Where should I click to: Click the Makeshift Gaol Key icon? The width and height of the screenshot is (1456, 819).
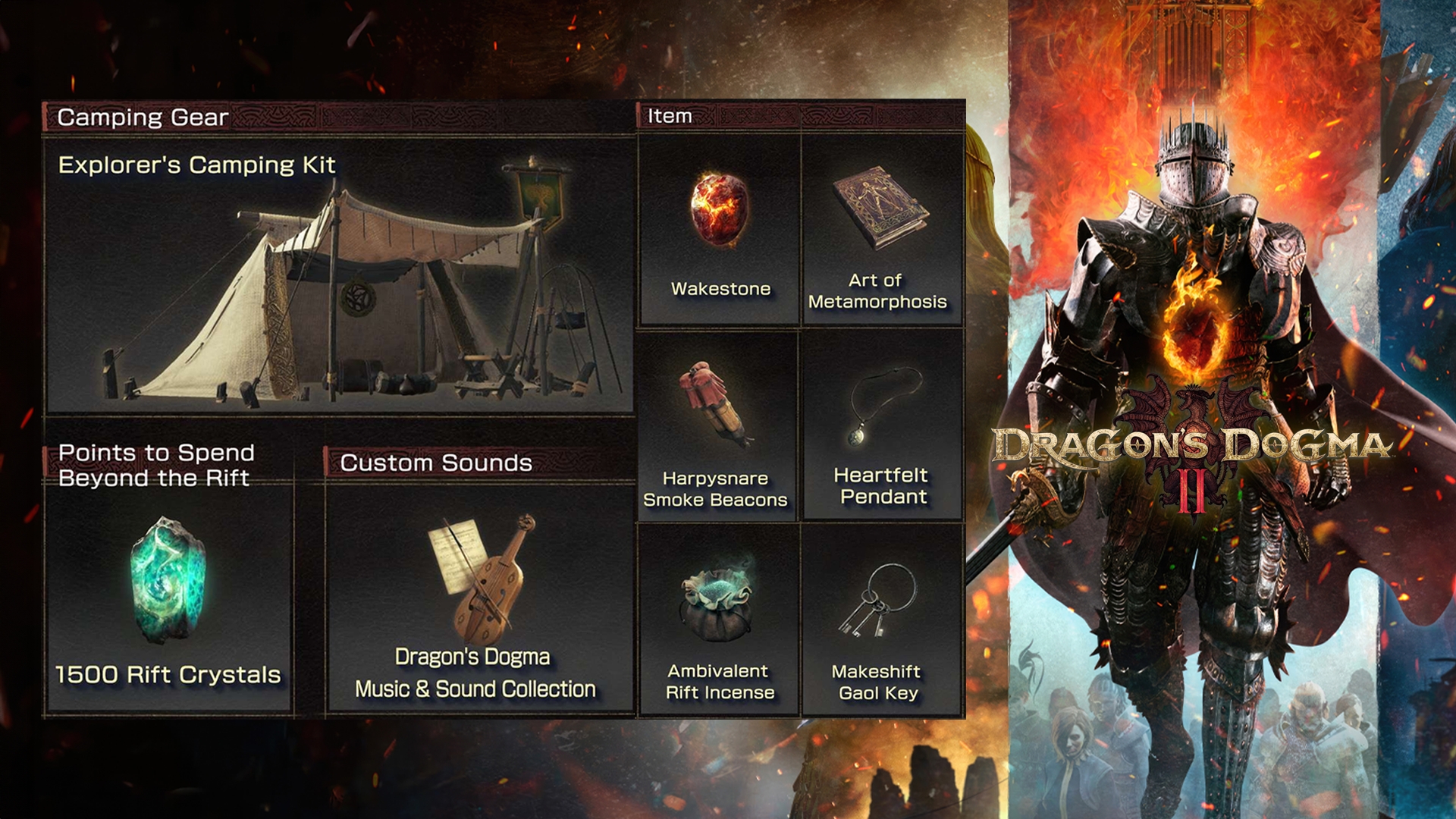[880, 599]
